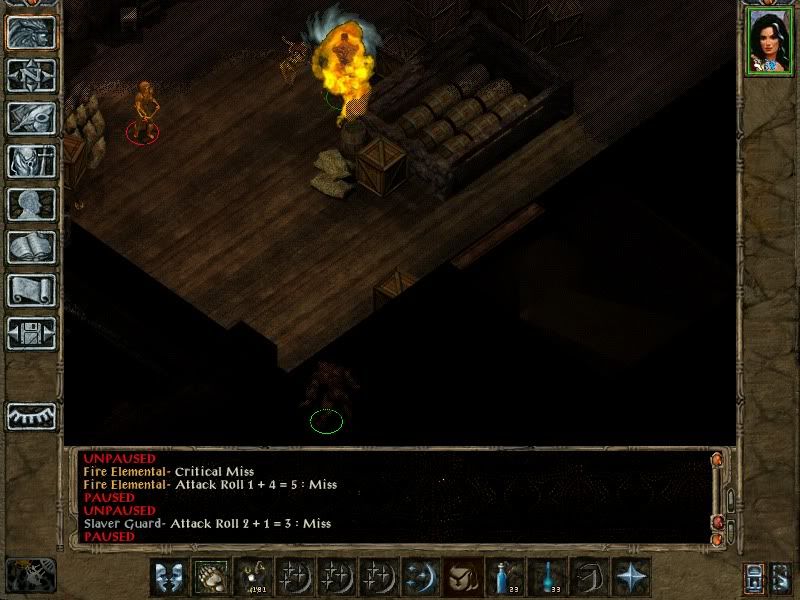800x600 pixels.
Task: Select the bare-fist weapon slot
Action: 211,577
